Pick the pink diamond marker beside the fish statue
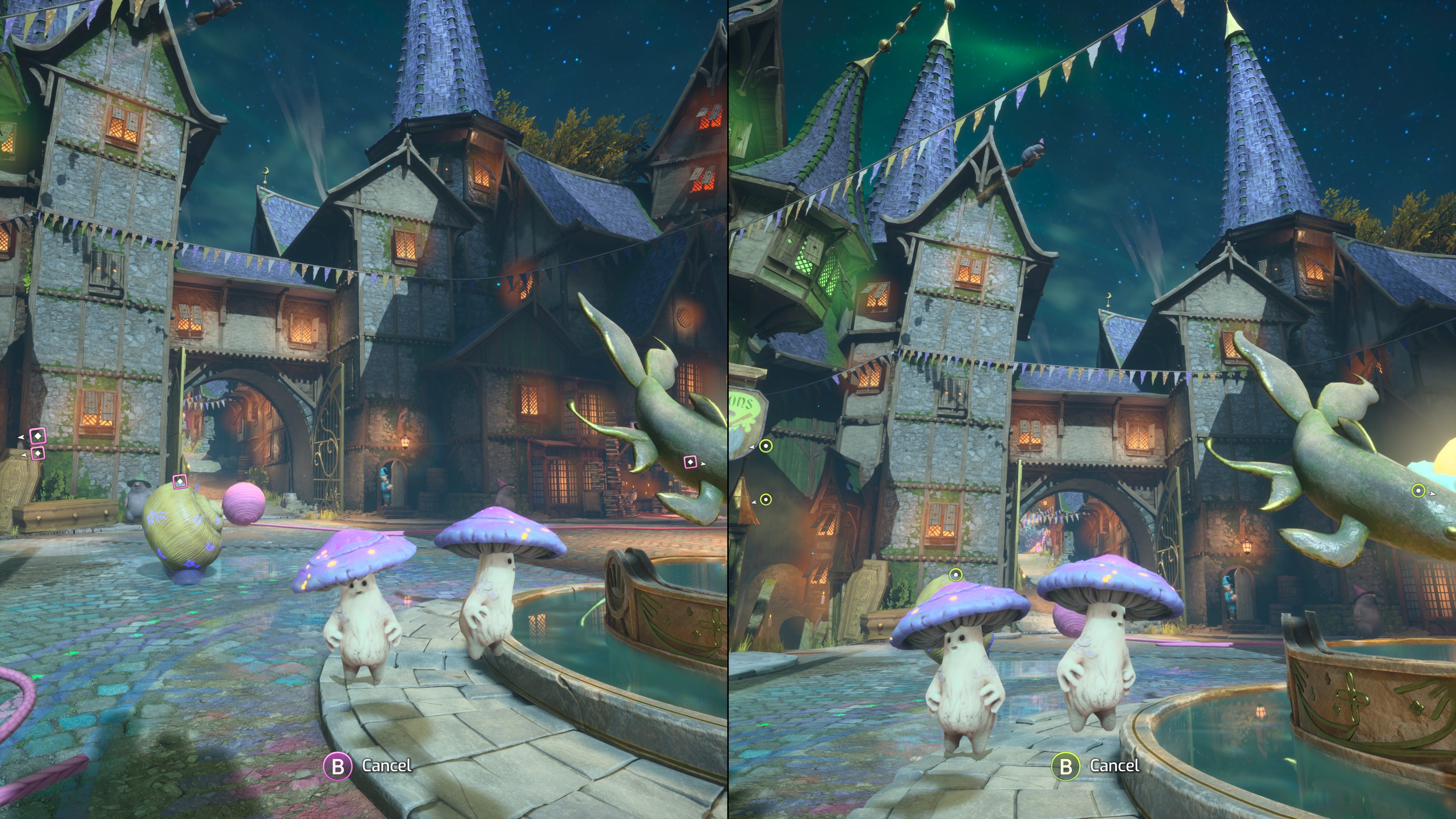The image size is (1456, 819). coord(690,462)
